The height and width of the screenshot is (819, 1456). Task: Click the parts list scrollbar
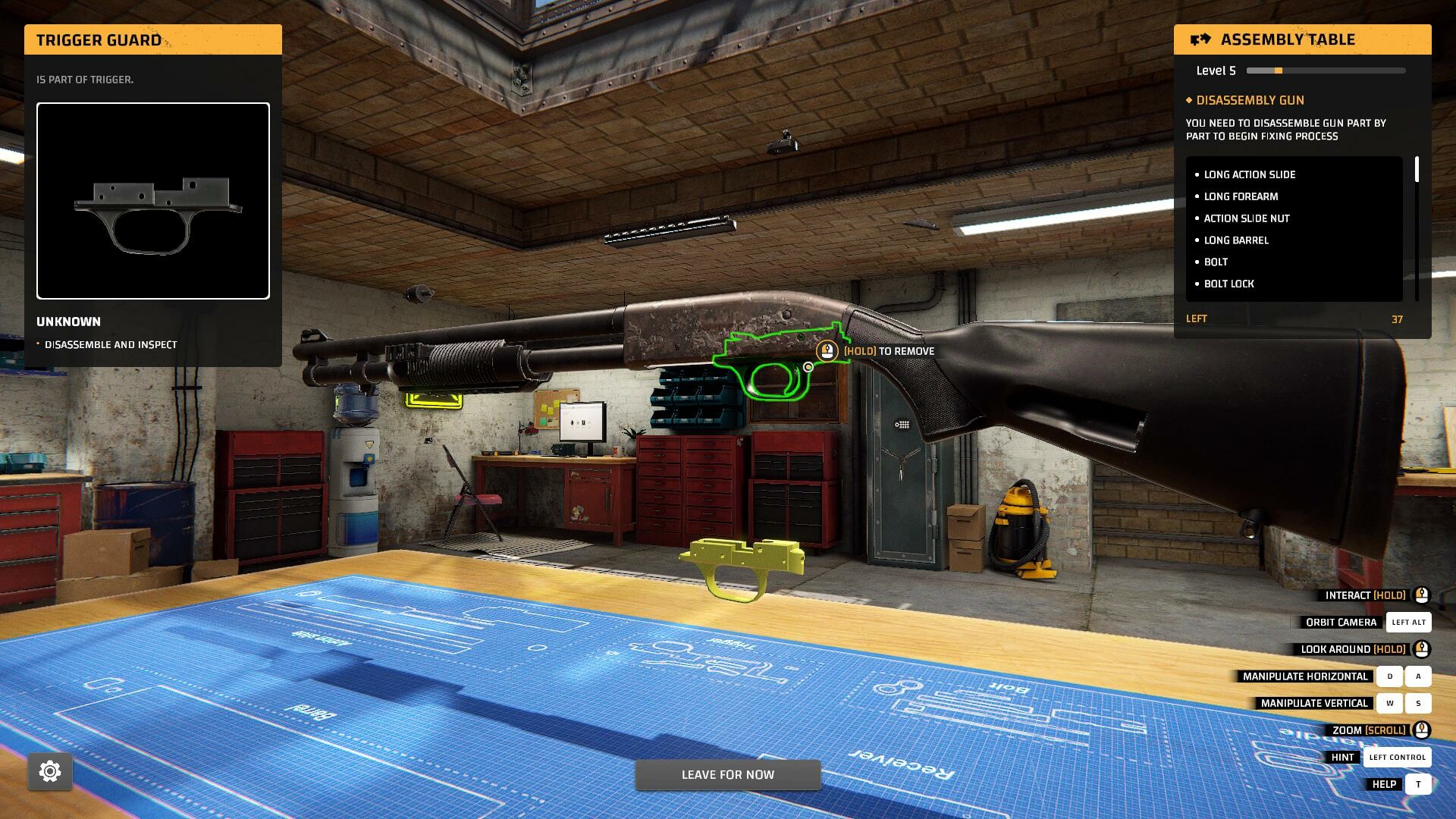1415,171
